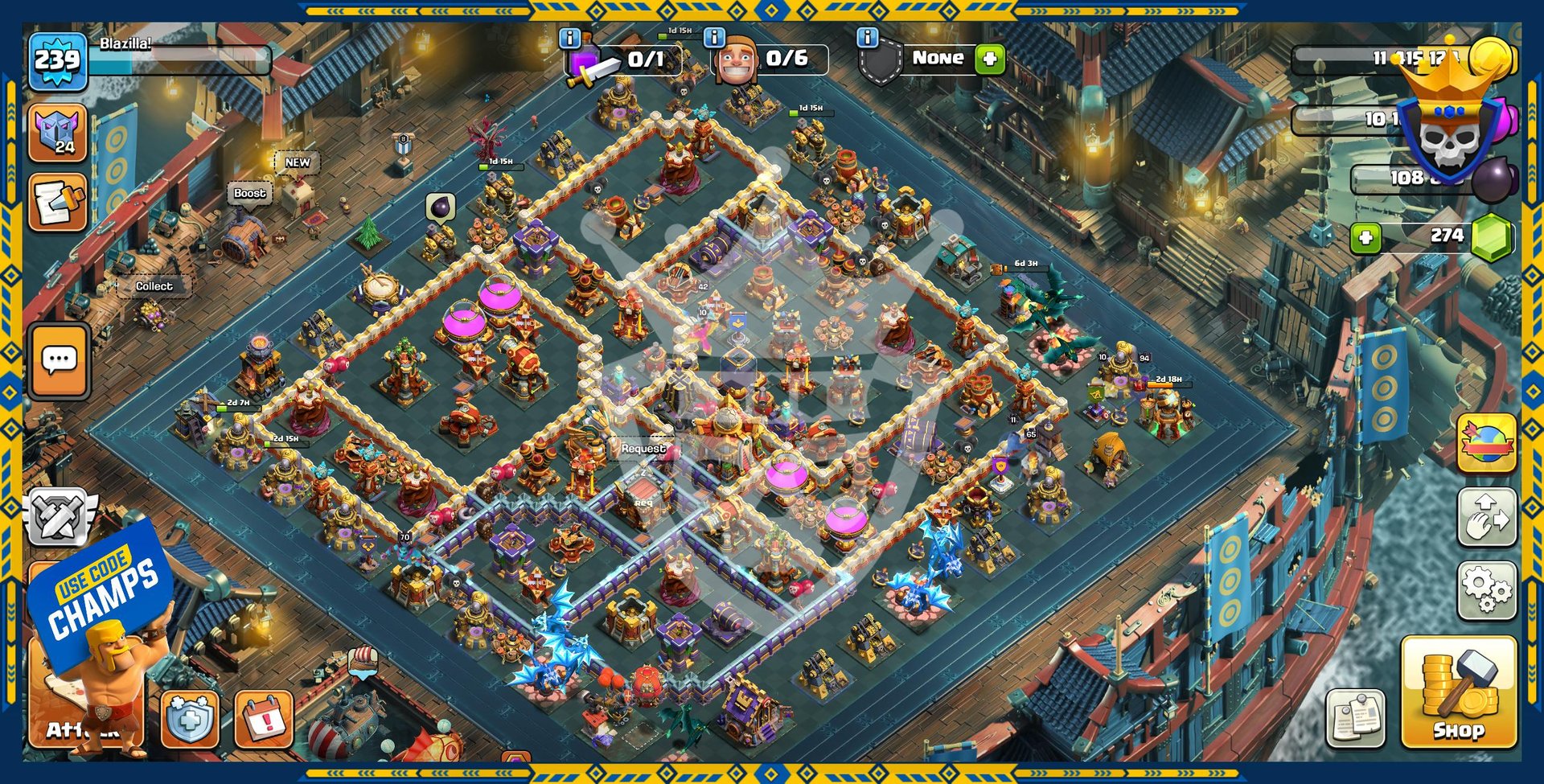Tap the Collect label on the cart
1544x784 pixels.
[x=154, y=286]
